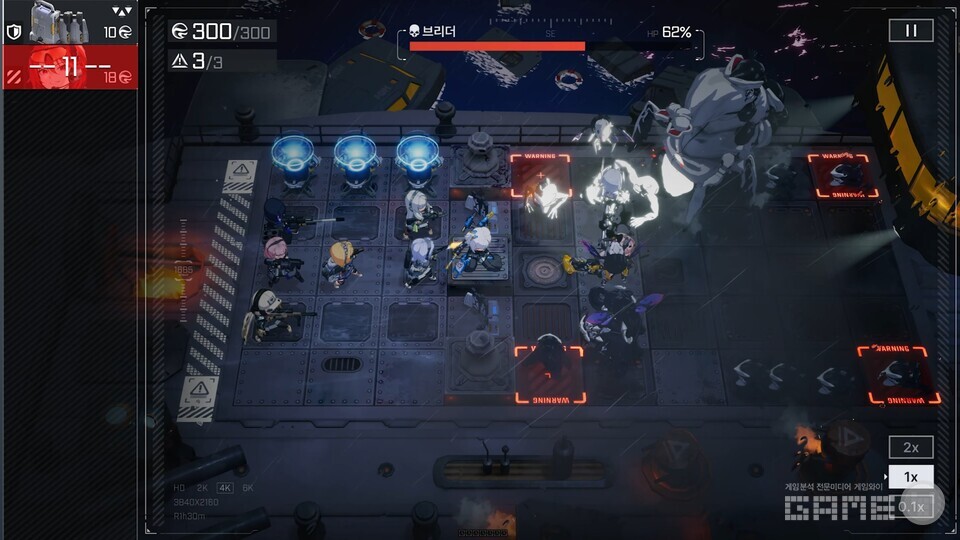Switch to 0.1x slow-motion speed
The image size is (960, 540).
click(x=911, y=507)
